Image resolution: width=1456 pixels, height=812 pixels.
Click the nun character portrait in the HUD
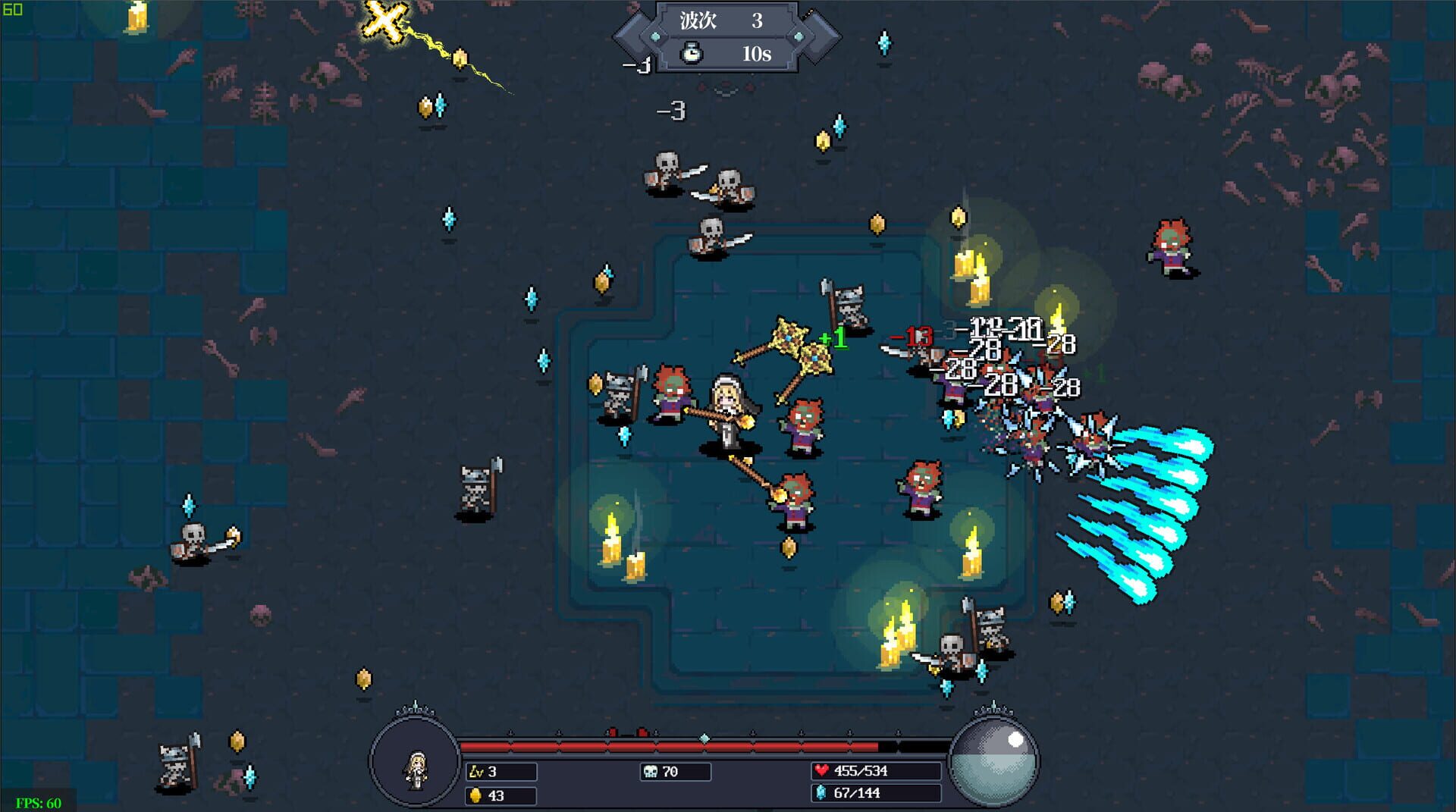click(416, 770)
